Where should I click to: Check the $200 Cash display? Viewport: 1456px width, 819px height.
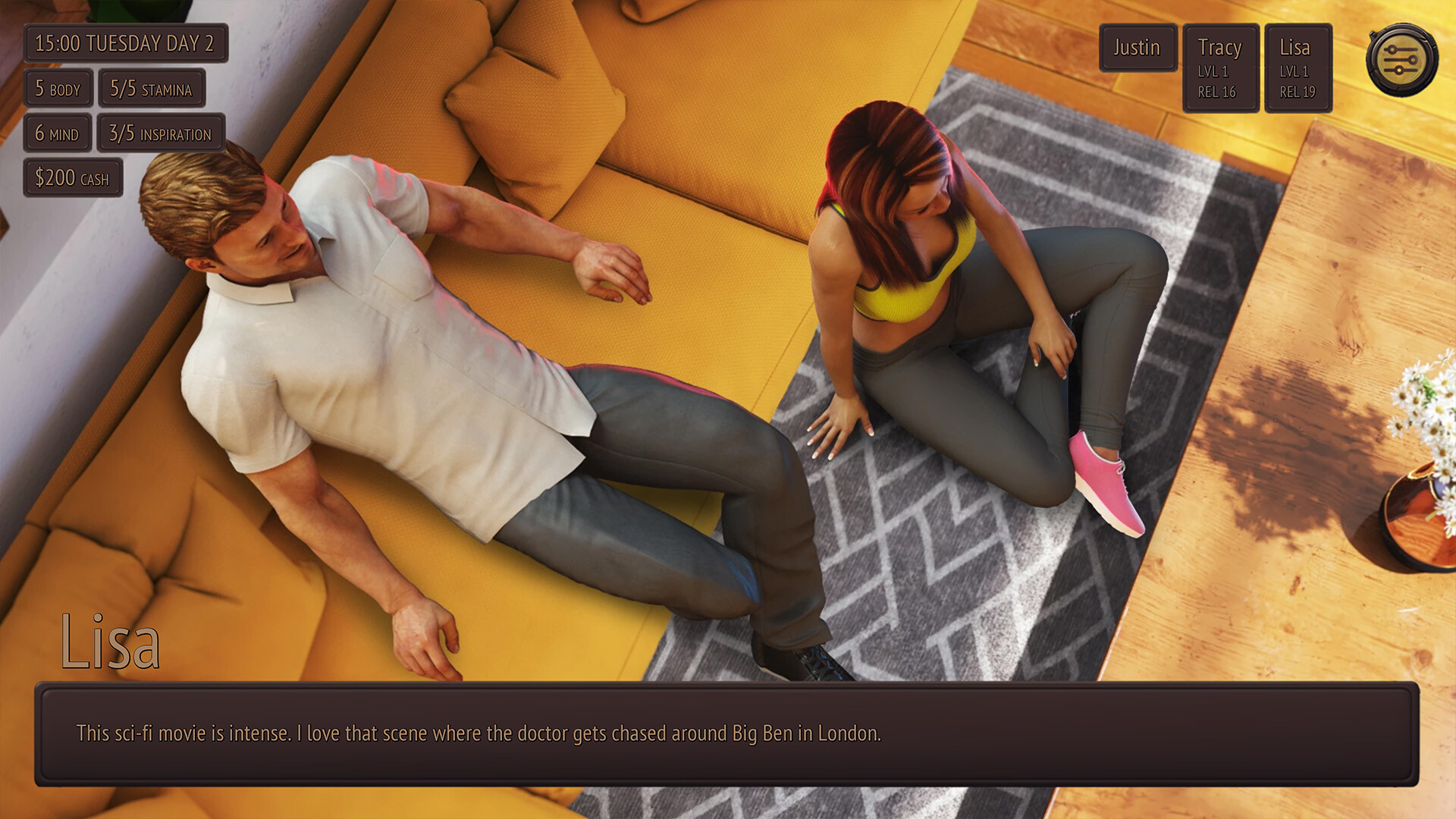tap(73, 178)
